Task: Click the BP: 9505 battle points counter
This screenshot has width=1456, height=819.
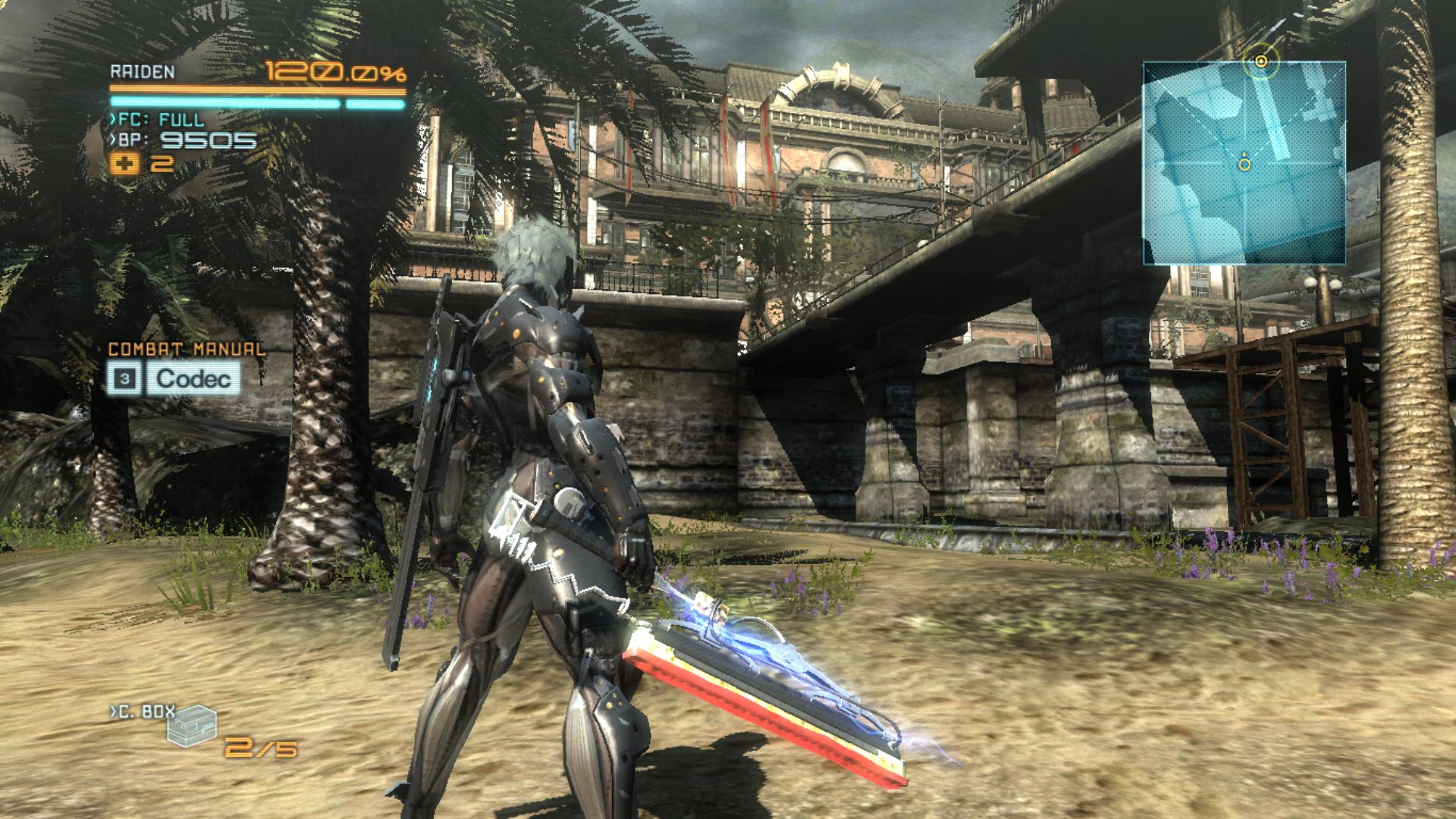Action: (182, 141)
